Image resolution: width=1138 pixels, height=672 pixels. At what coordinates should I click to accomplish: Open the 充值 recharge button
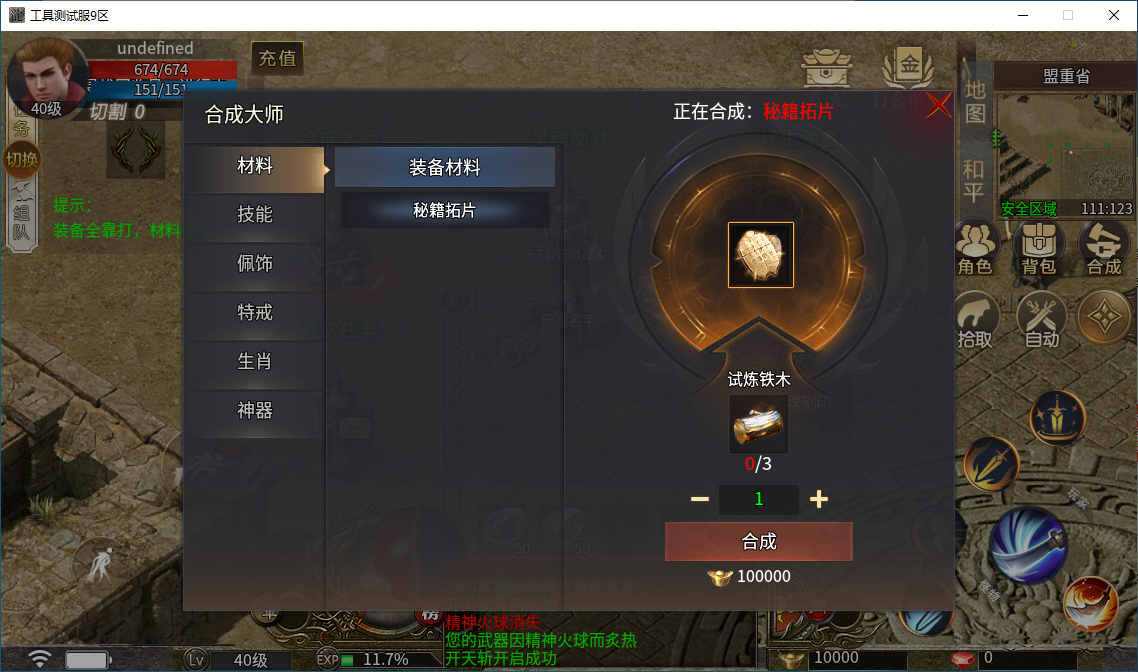click(x=277, y=58)
